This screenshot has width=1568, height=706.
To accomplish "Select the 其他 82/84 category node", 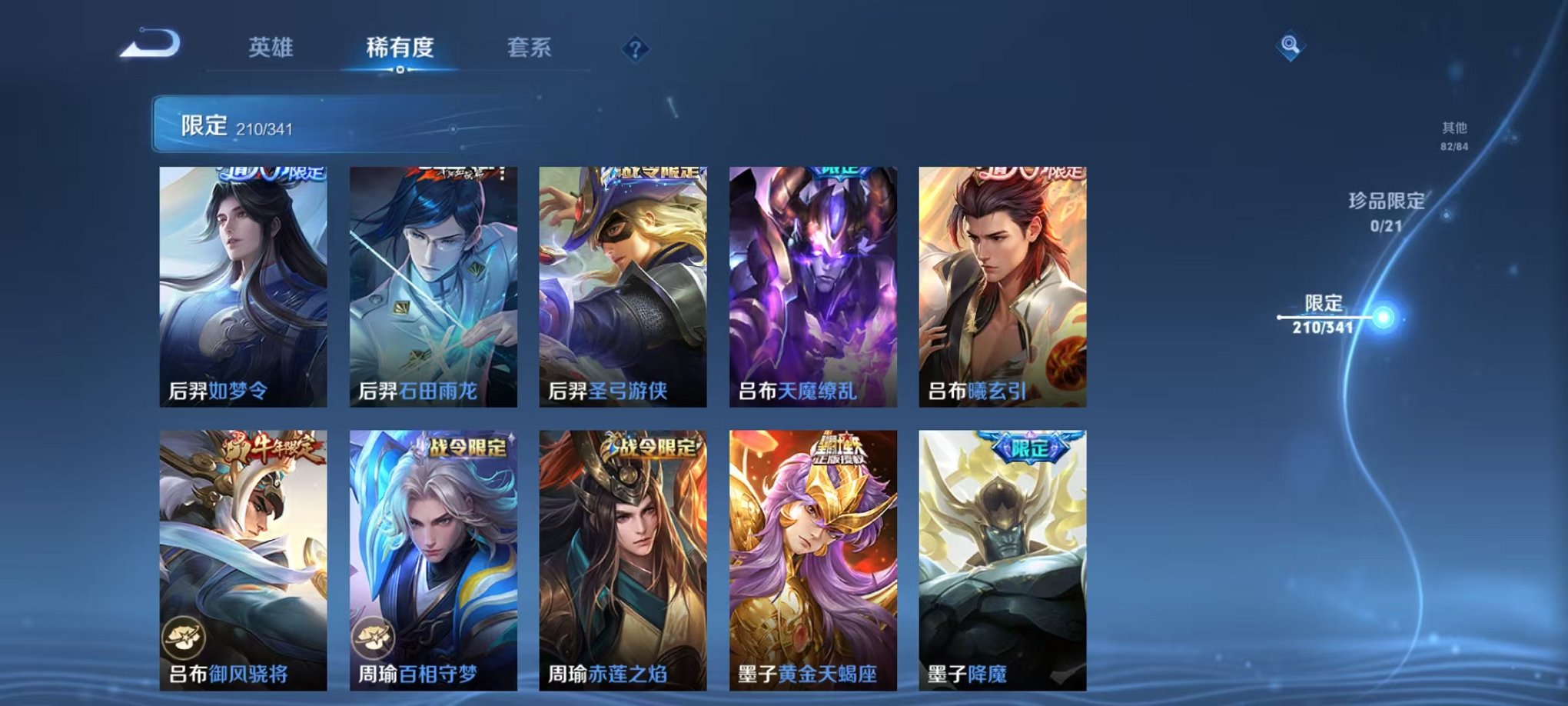I will 1453,135.
